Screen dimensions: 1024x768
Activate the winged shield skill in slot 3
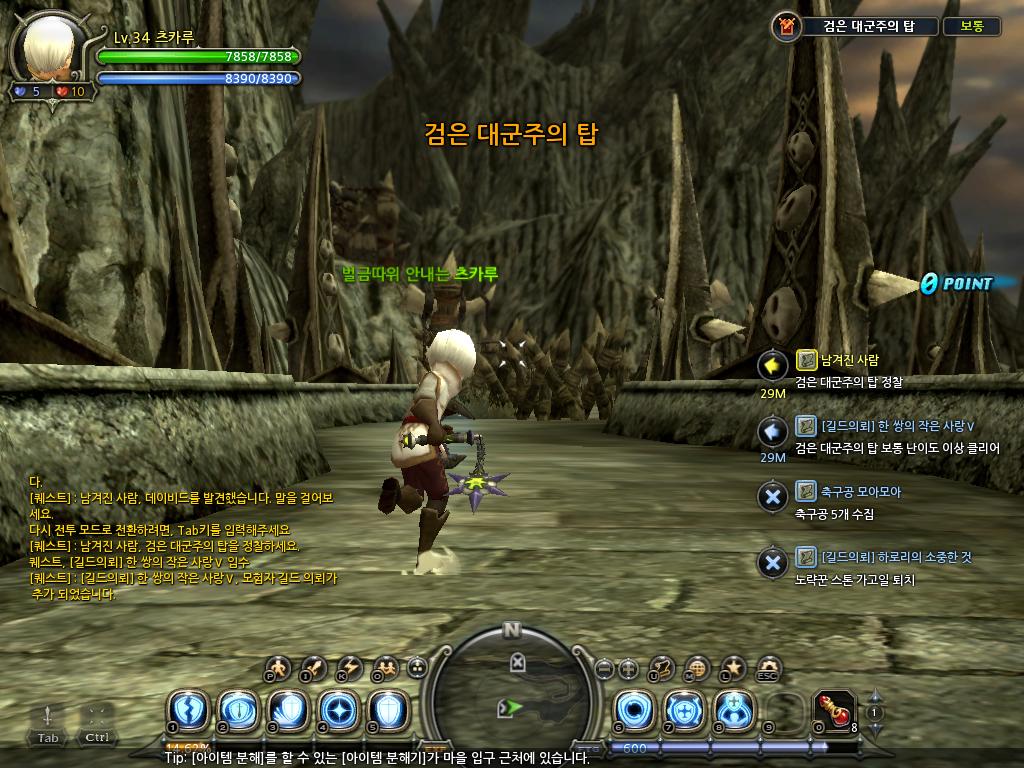pyautogui.click(x=287, y=710)
